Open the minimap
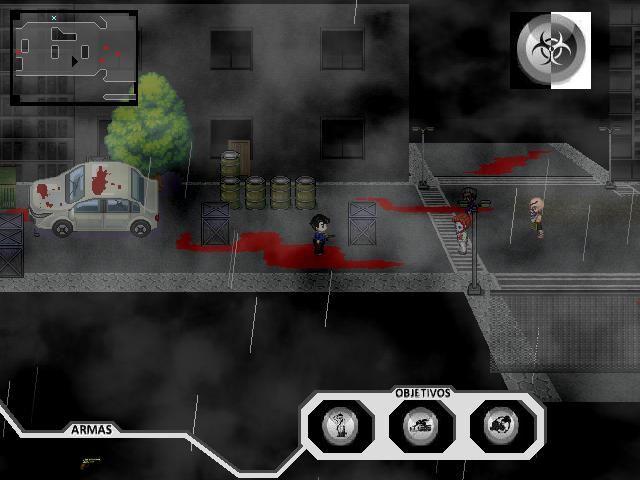 [x=74, y=57]
